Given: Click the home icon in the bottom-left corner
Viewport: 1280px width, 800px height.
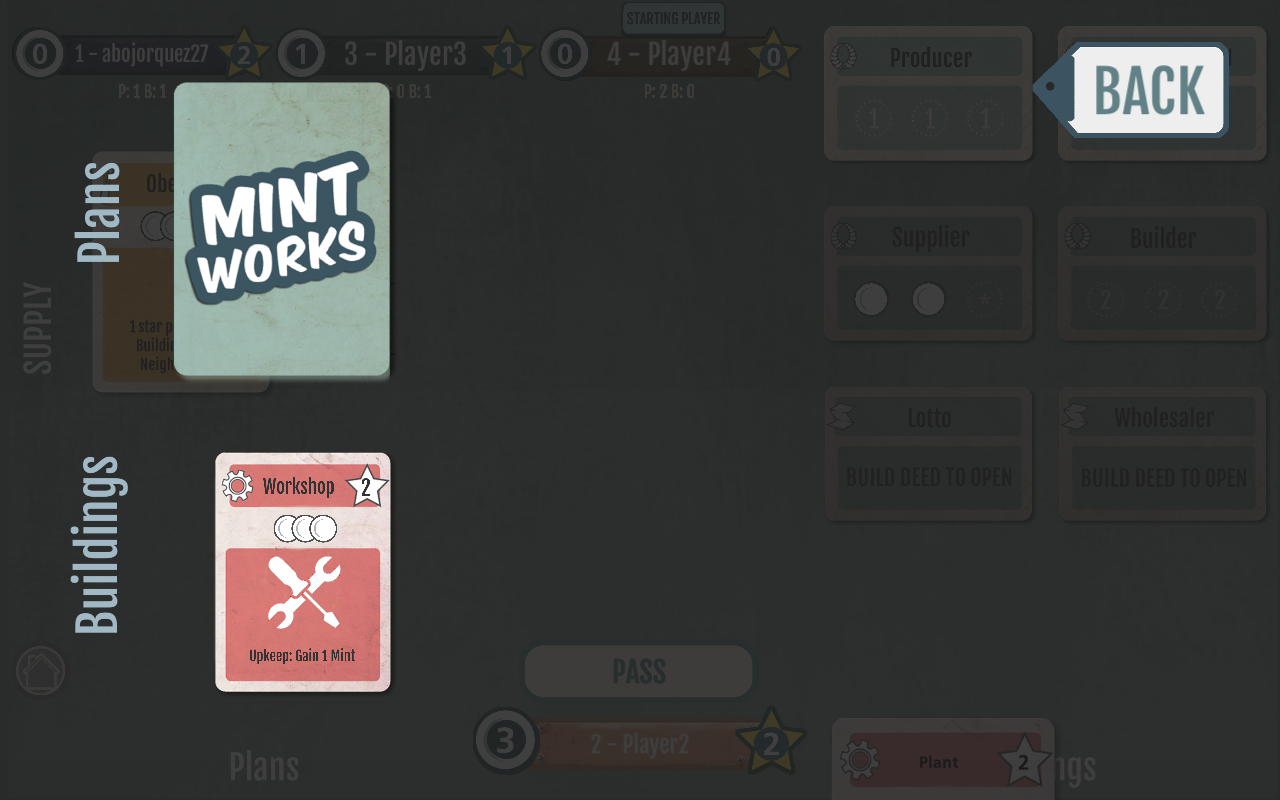Looking at the screenshot, I should [x=40, y=670].
